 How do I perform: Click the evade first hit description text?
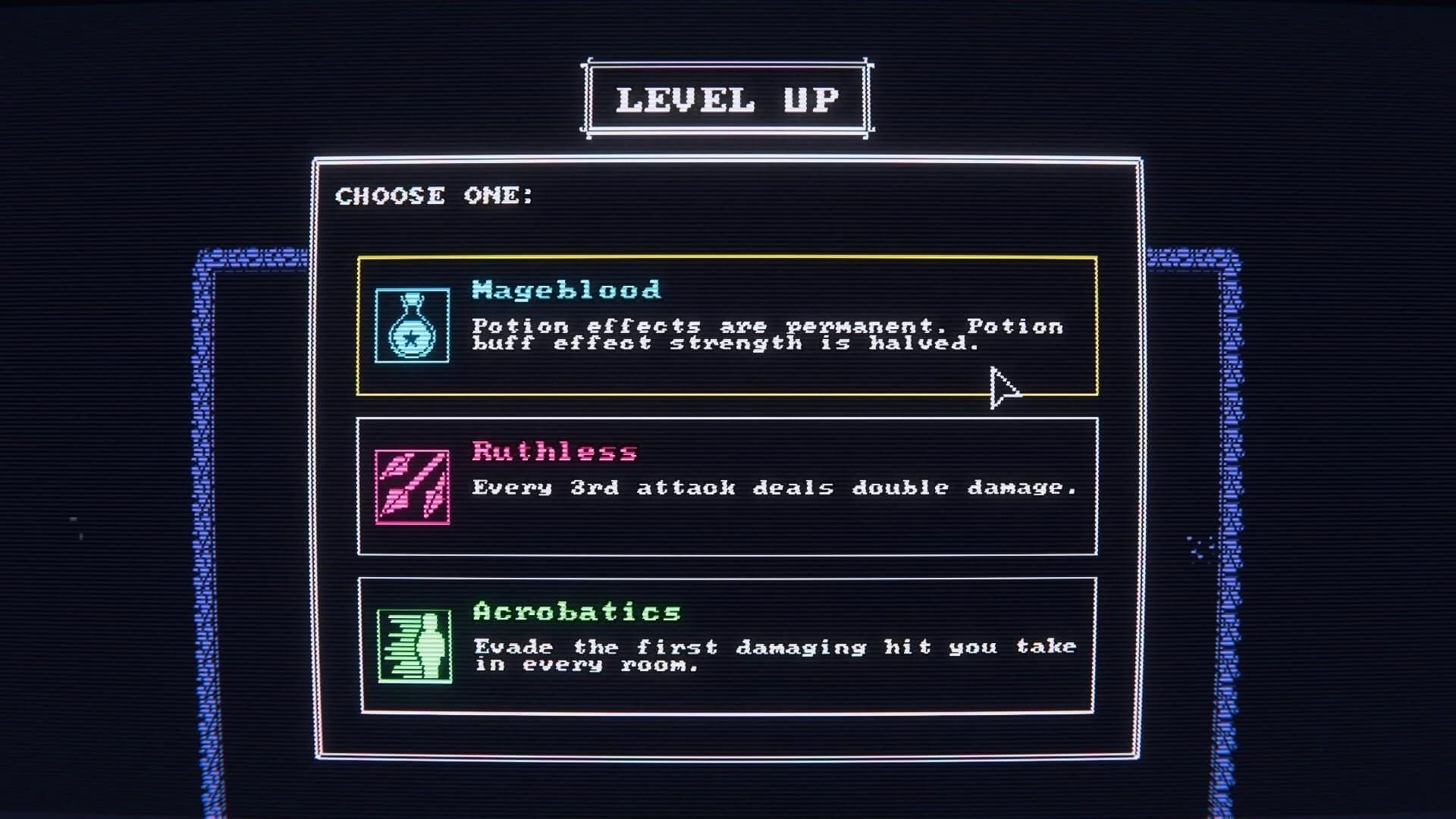coord(773,655)
